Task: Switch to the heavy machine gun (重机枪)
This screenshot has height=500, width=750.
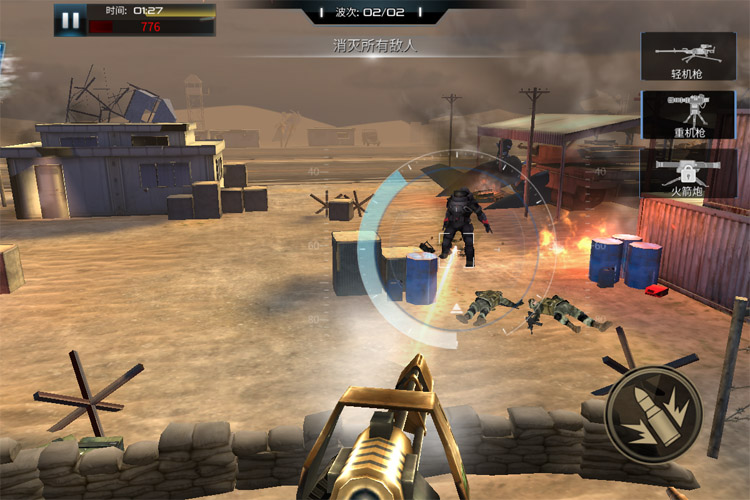Action: coord(688,115)
